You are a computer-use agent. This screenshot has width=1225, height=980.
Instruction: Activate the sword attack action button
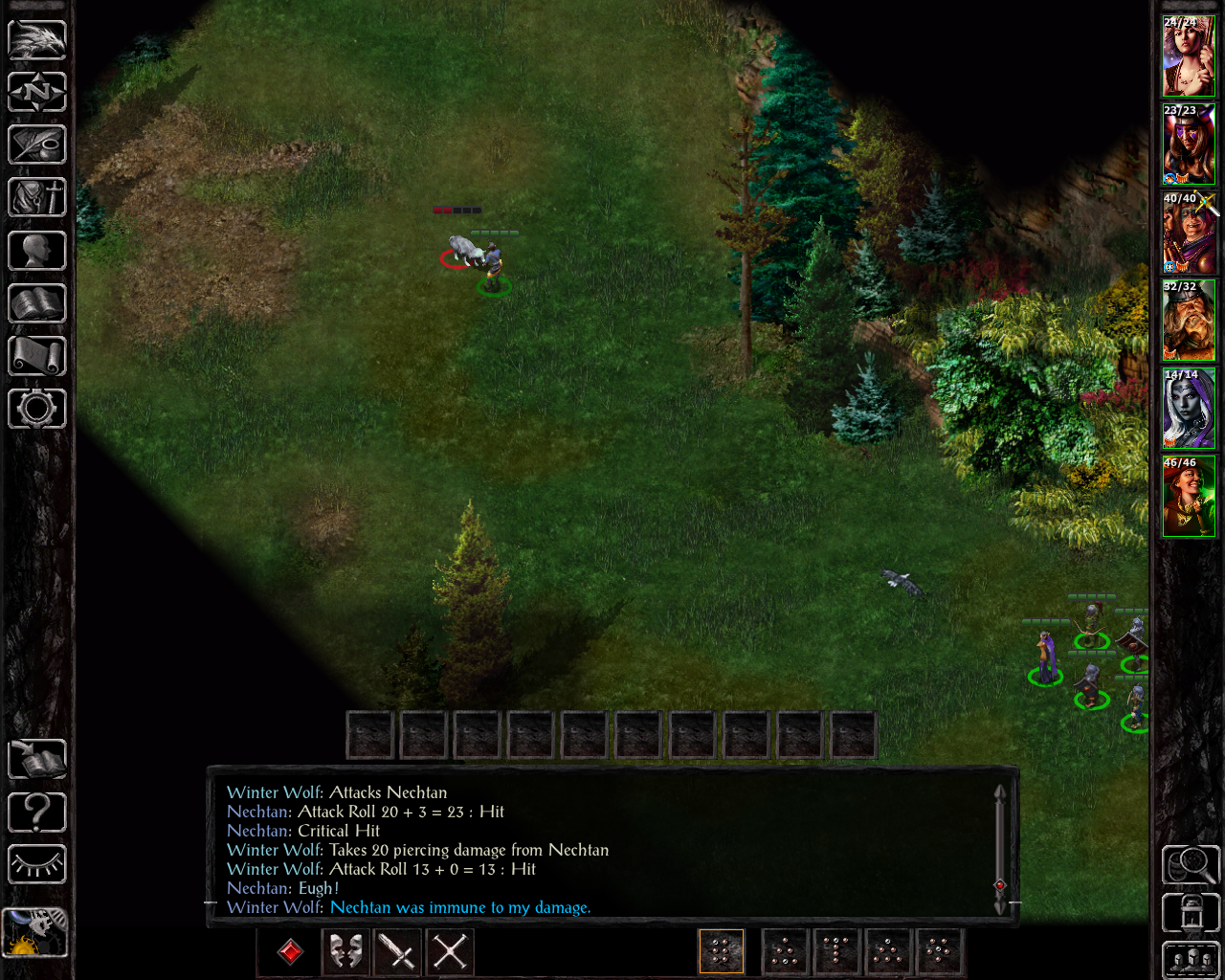pyautogui.click(x=397, y=952)
